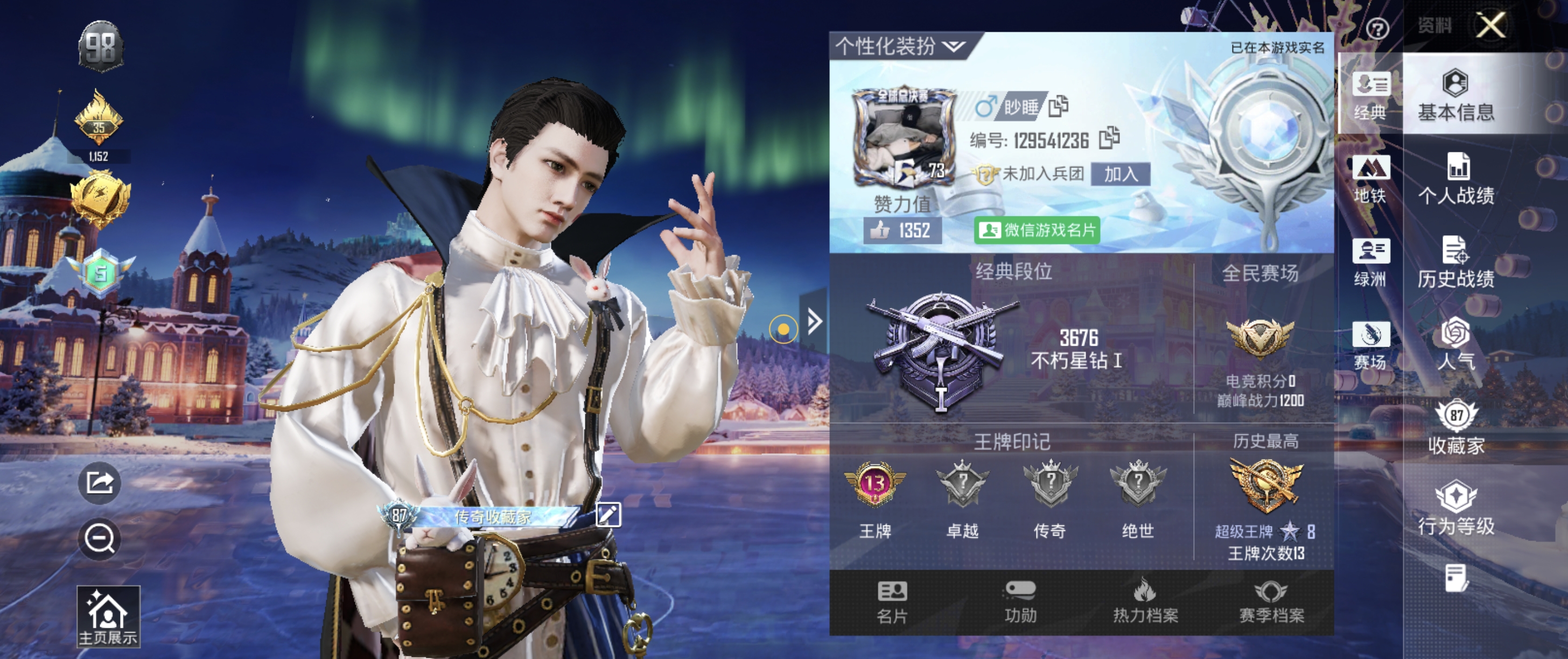Close the profile screen with the X

pyautogui.click(x=1490, y=25)
